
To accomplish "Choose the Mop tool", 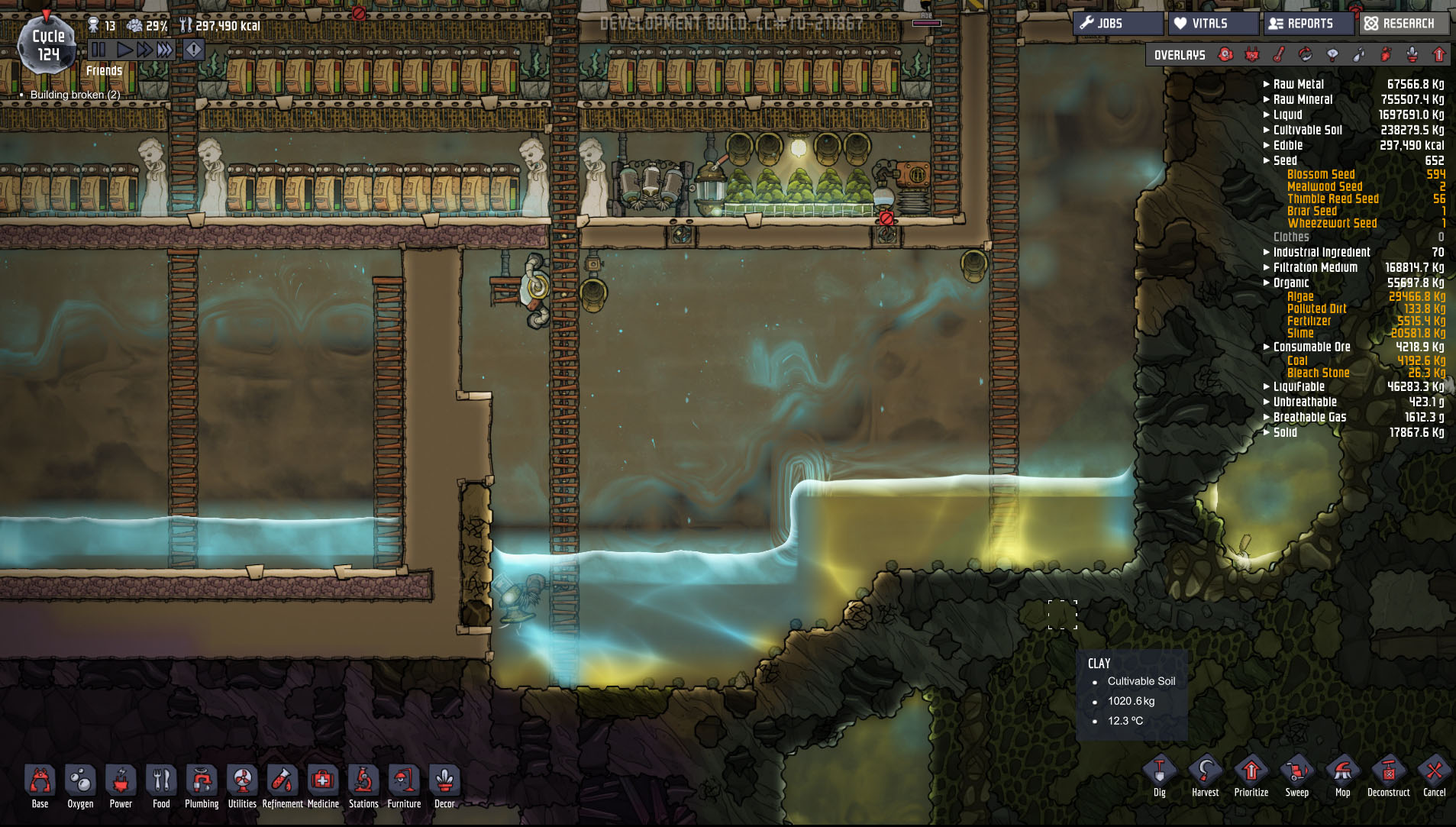I will pyautogui.click(x=1342, y=775).
